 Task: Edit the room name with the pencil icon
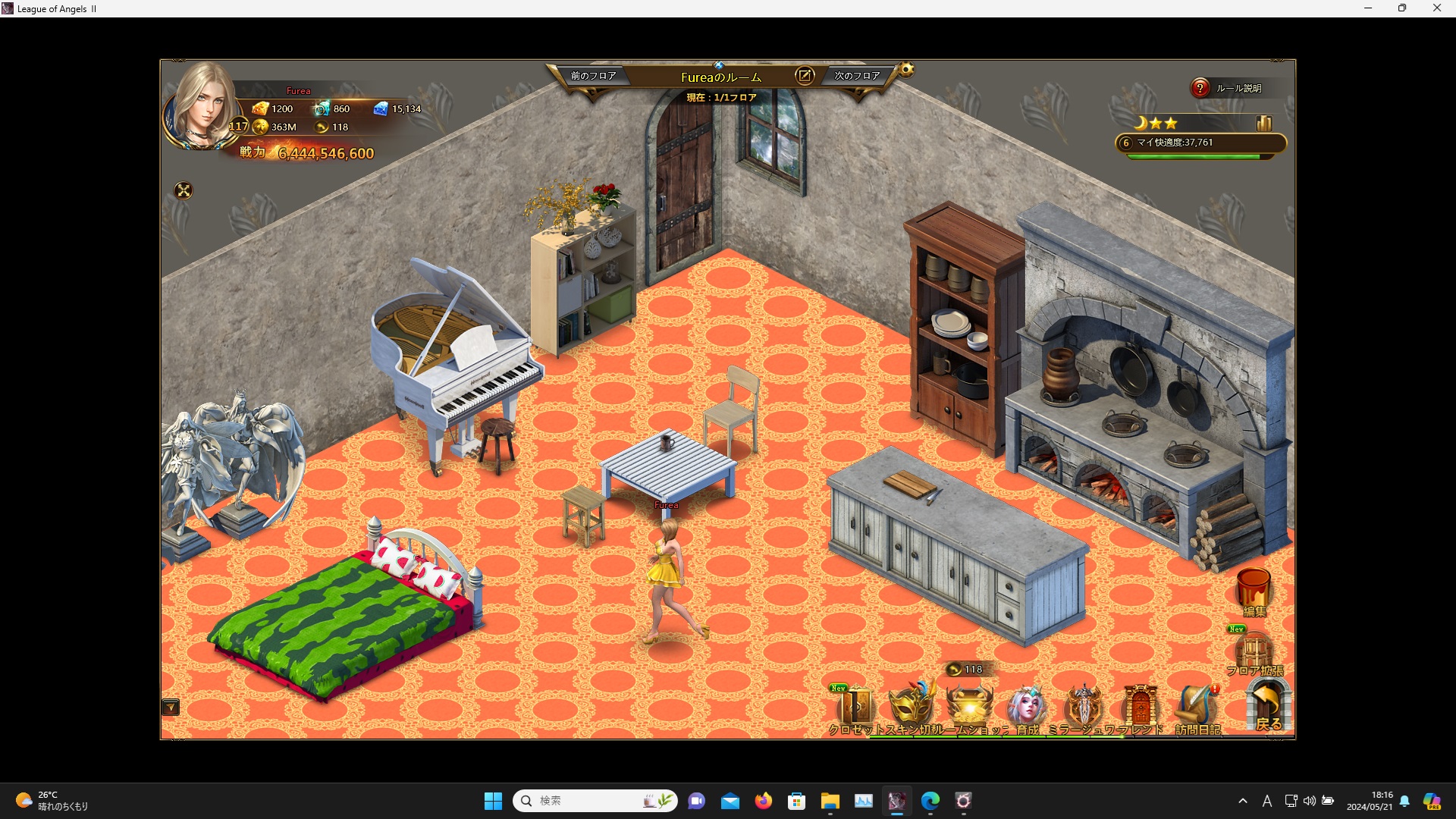click(804, 76)
